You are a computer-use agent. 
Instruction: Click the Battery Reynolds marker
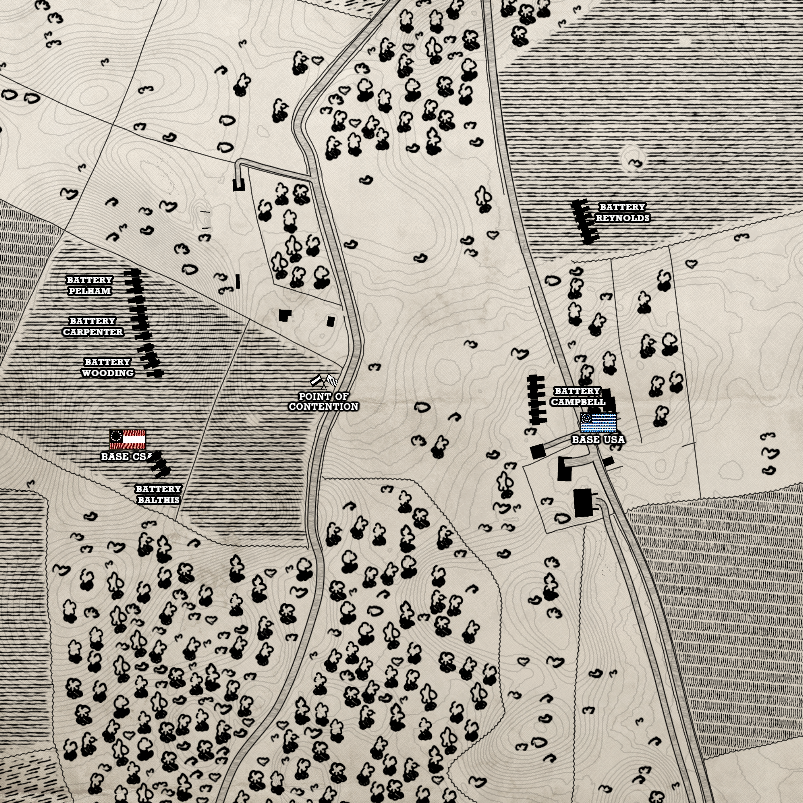[583, 220]
